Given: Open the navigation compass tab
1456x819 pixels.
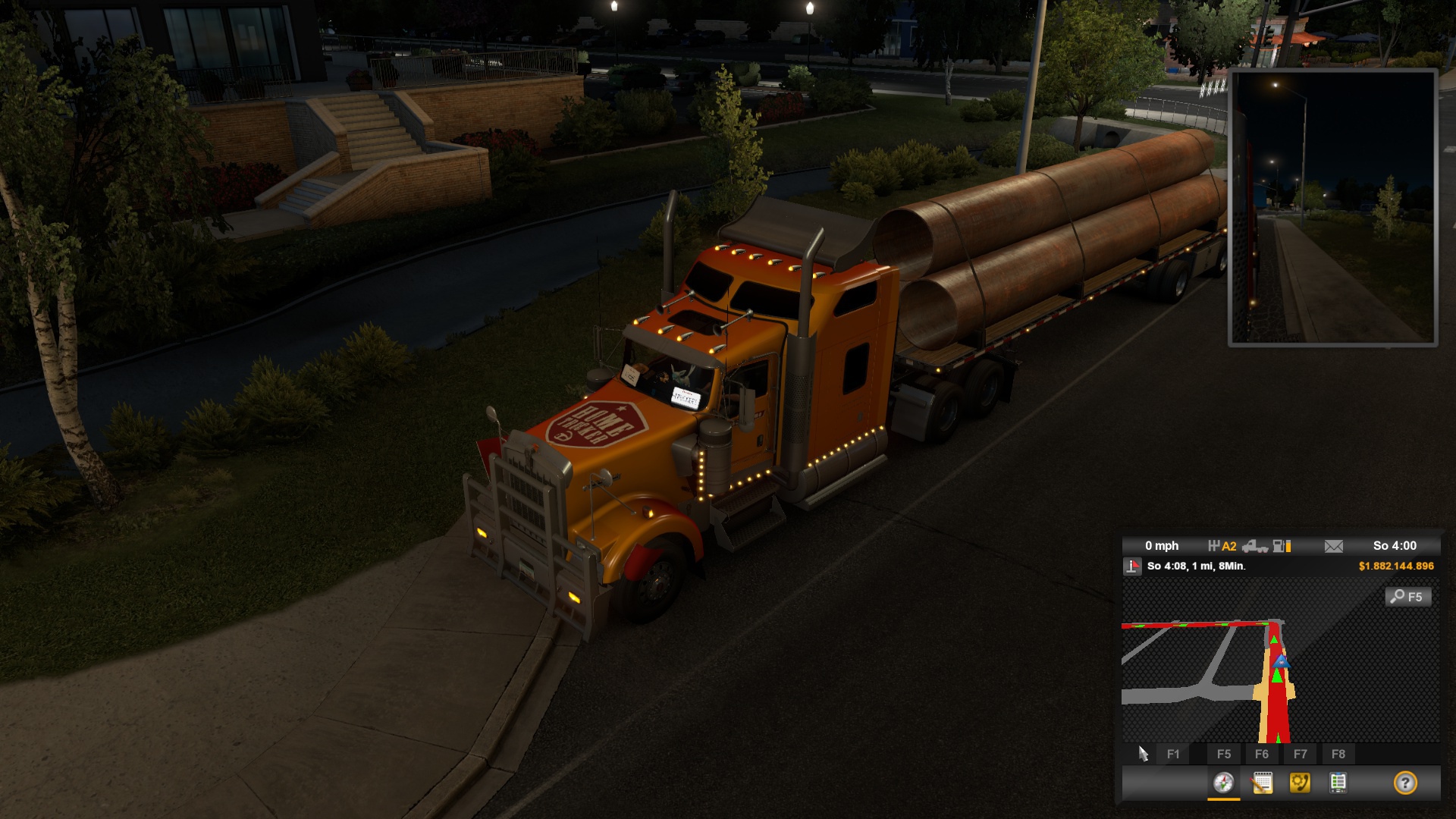Looking at the screenshot, I should pos(1223,783).
